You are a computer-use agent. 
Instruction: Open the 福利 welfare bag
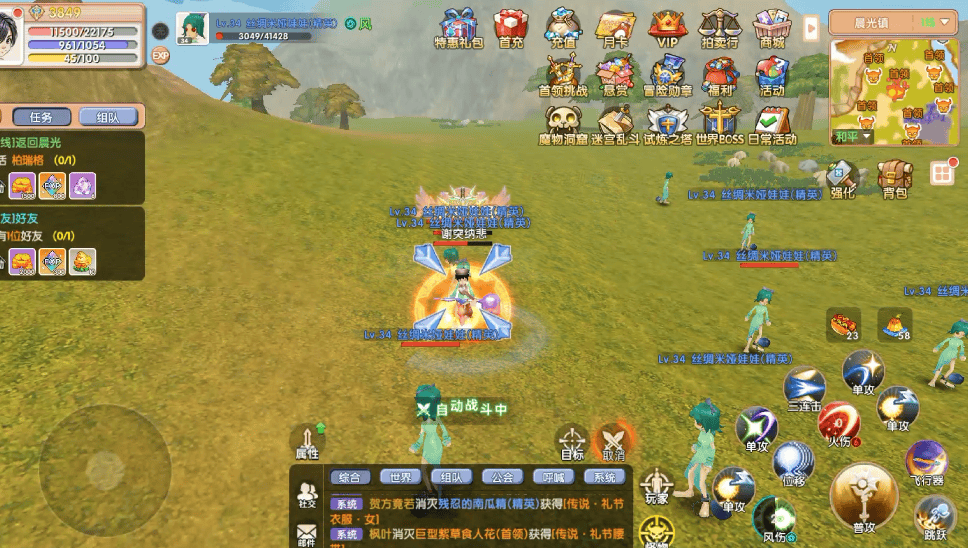click(719, 75)
